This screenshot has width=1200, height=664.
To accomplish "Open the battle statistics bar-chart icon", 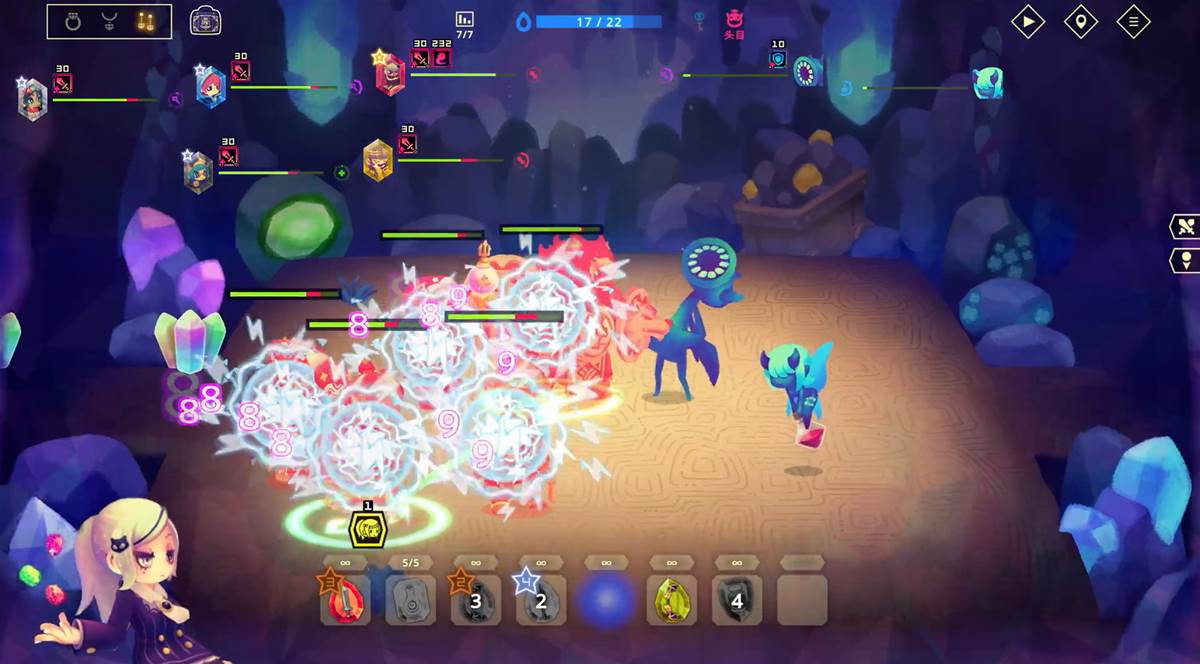I will click(x=464, y=20).
